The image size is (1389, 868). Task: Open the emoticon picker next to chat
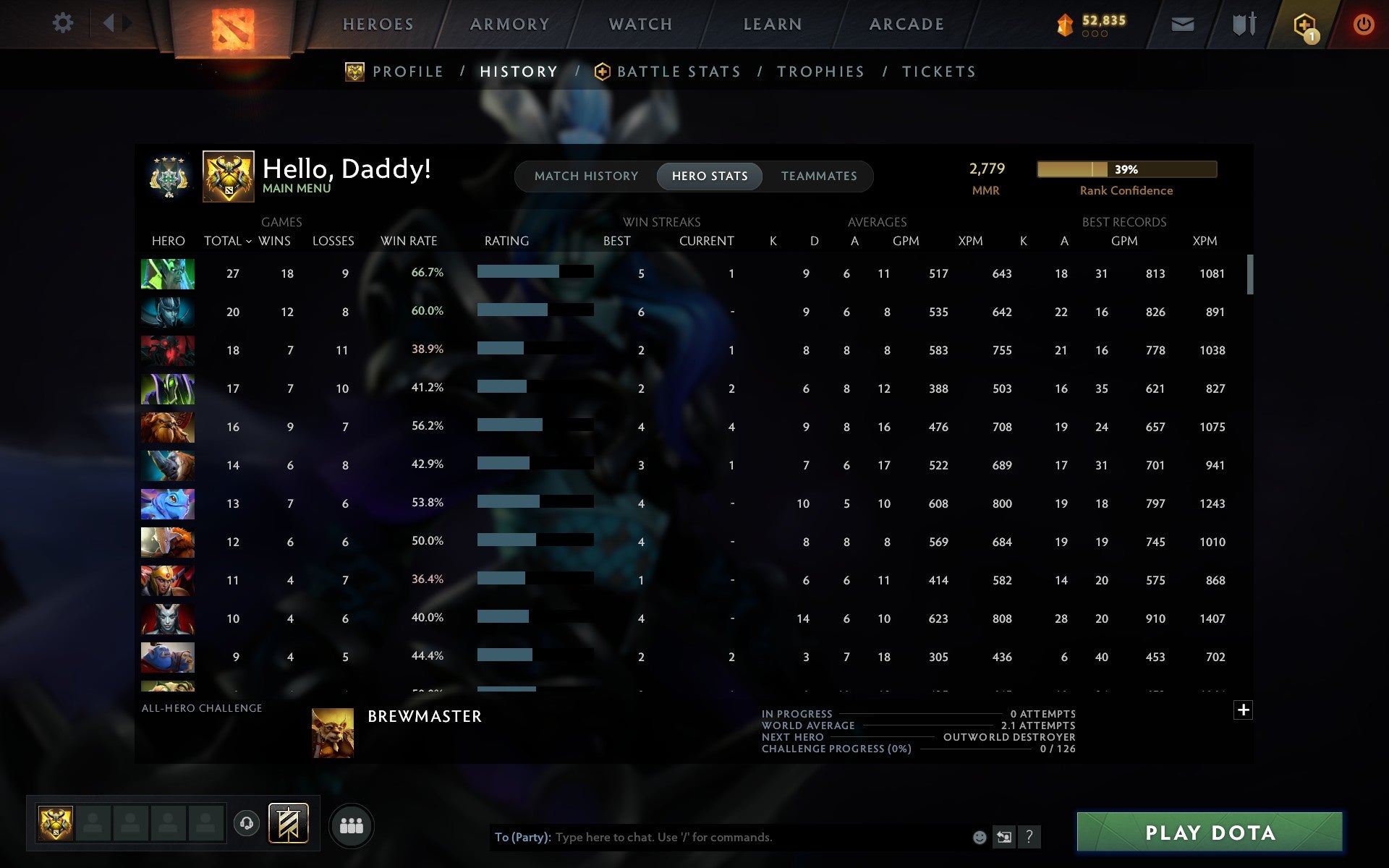pyautogui.click(x=980, y=838)
